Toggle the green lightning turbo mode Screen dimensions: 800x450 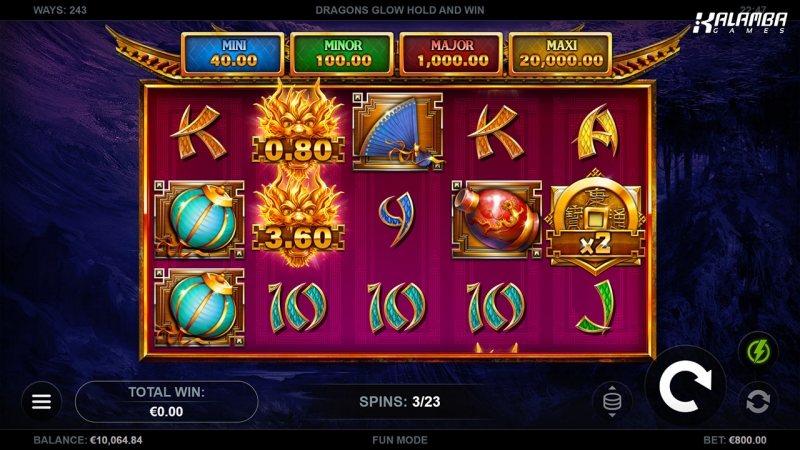[757, 351]
